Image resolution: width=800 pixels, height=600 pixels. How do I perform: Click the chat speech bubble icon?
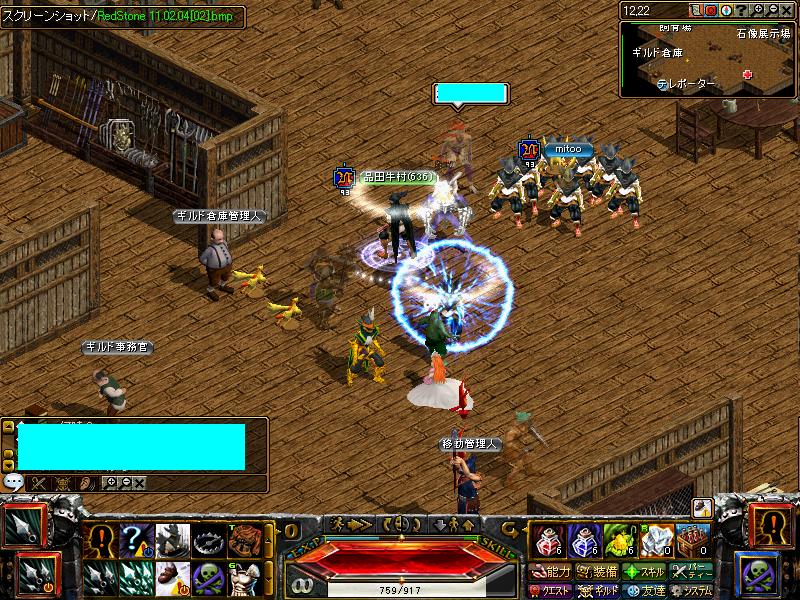(13, 482)
